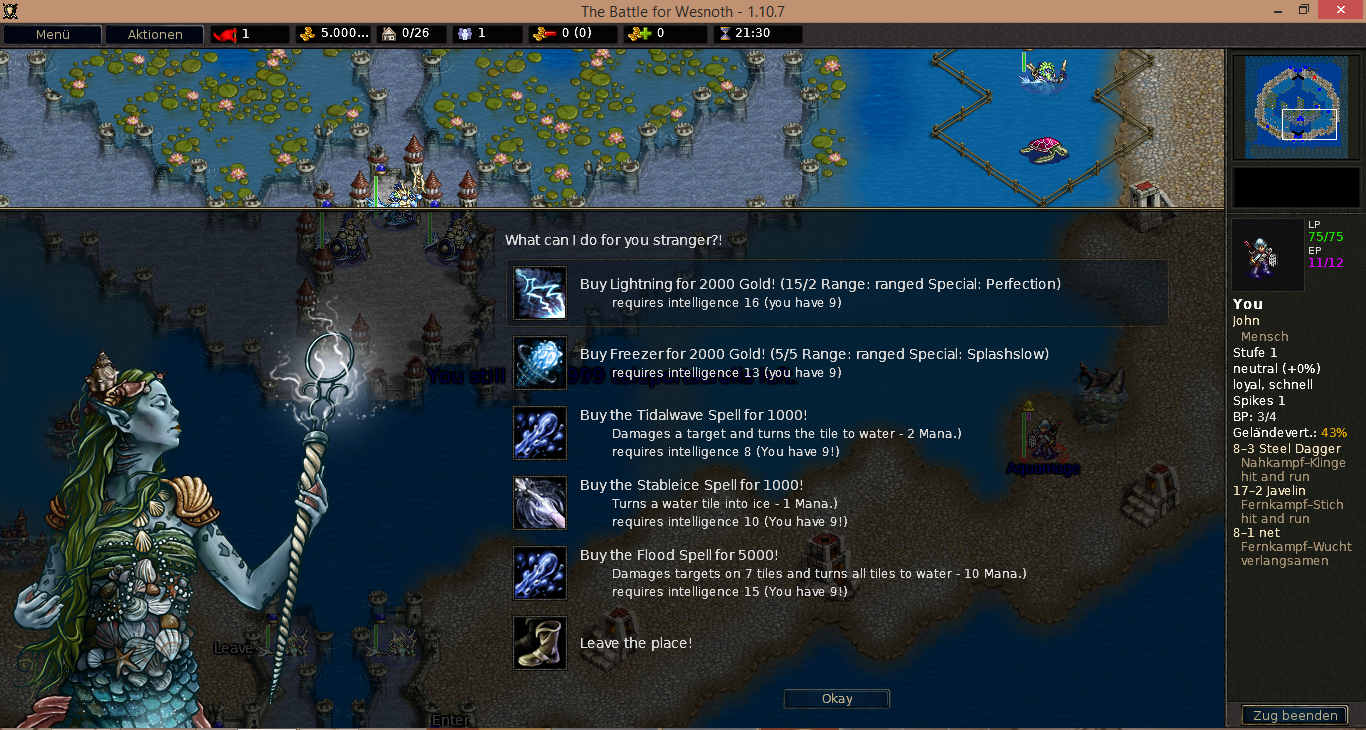Confirm the dialog with Okay

836,699
